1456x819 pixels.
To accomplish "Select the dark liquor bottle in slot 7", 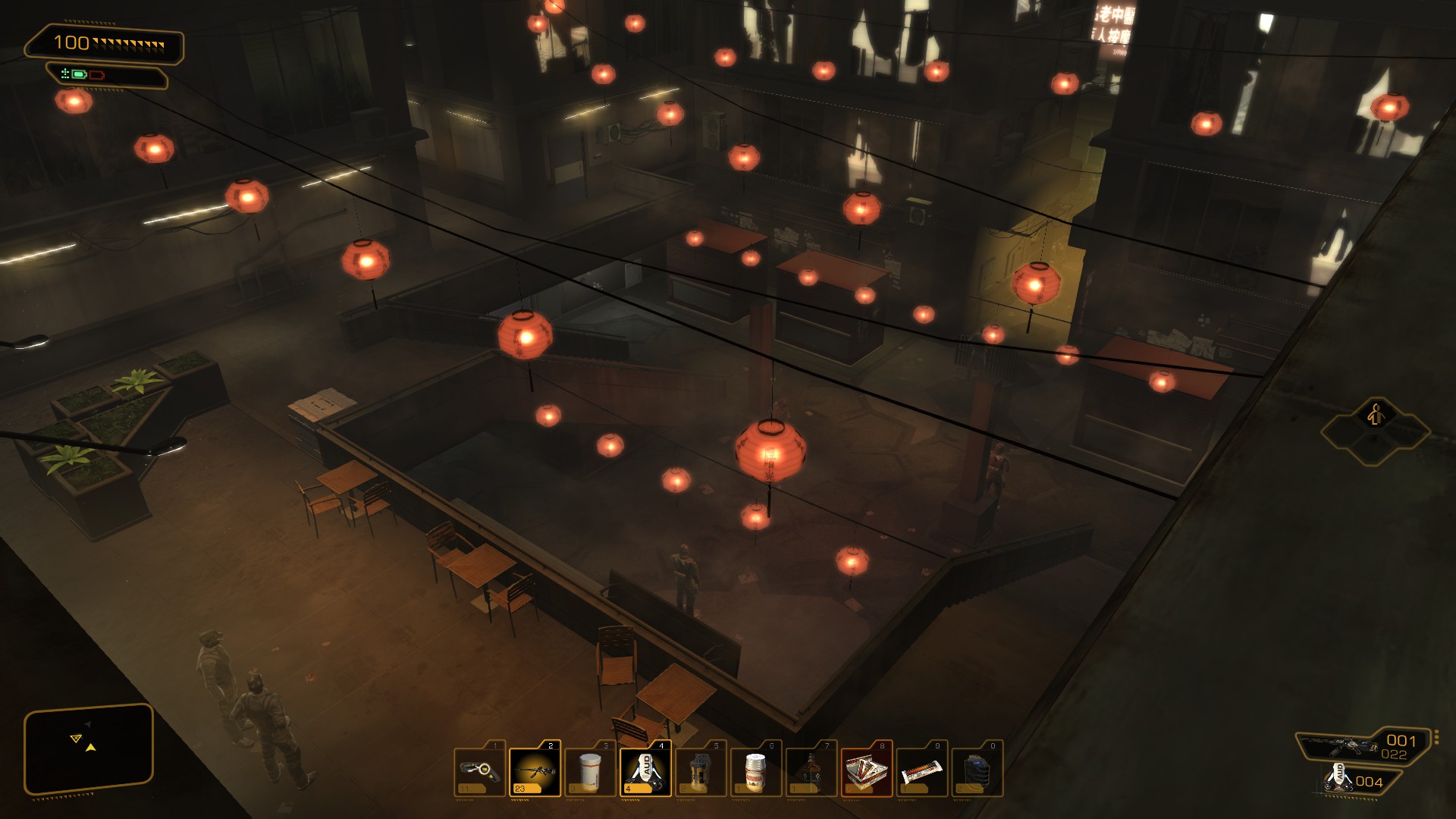I will 811,770.
